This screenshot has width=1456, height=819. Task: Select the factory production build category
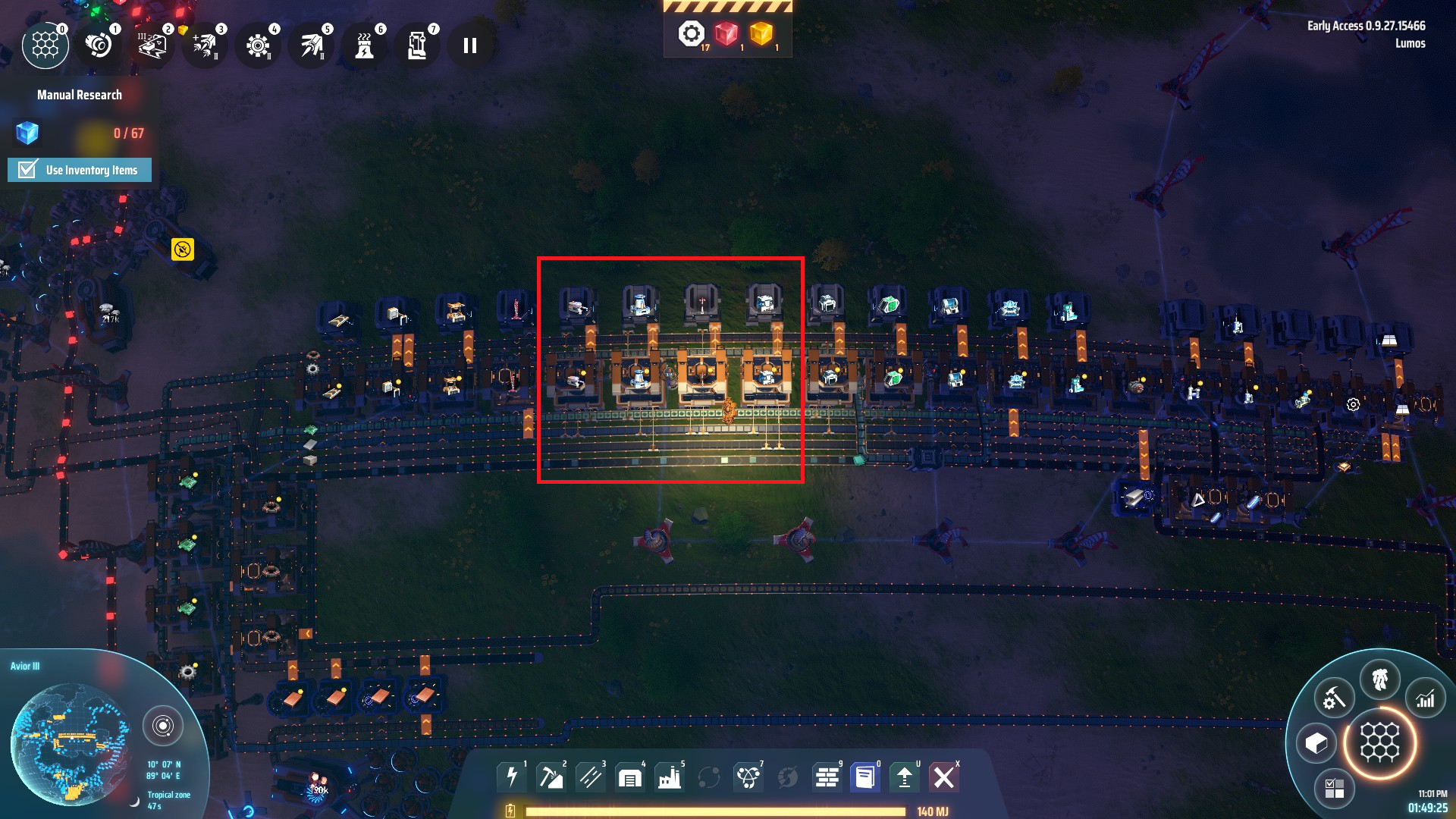[670, 777]
